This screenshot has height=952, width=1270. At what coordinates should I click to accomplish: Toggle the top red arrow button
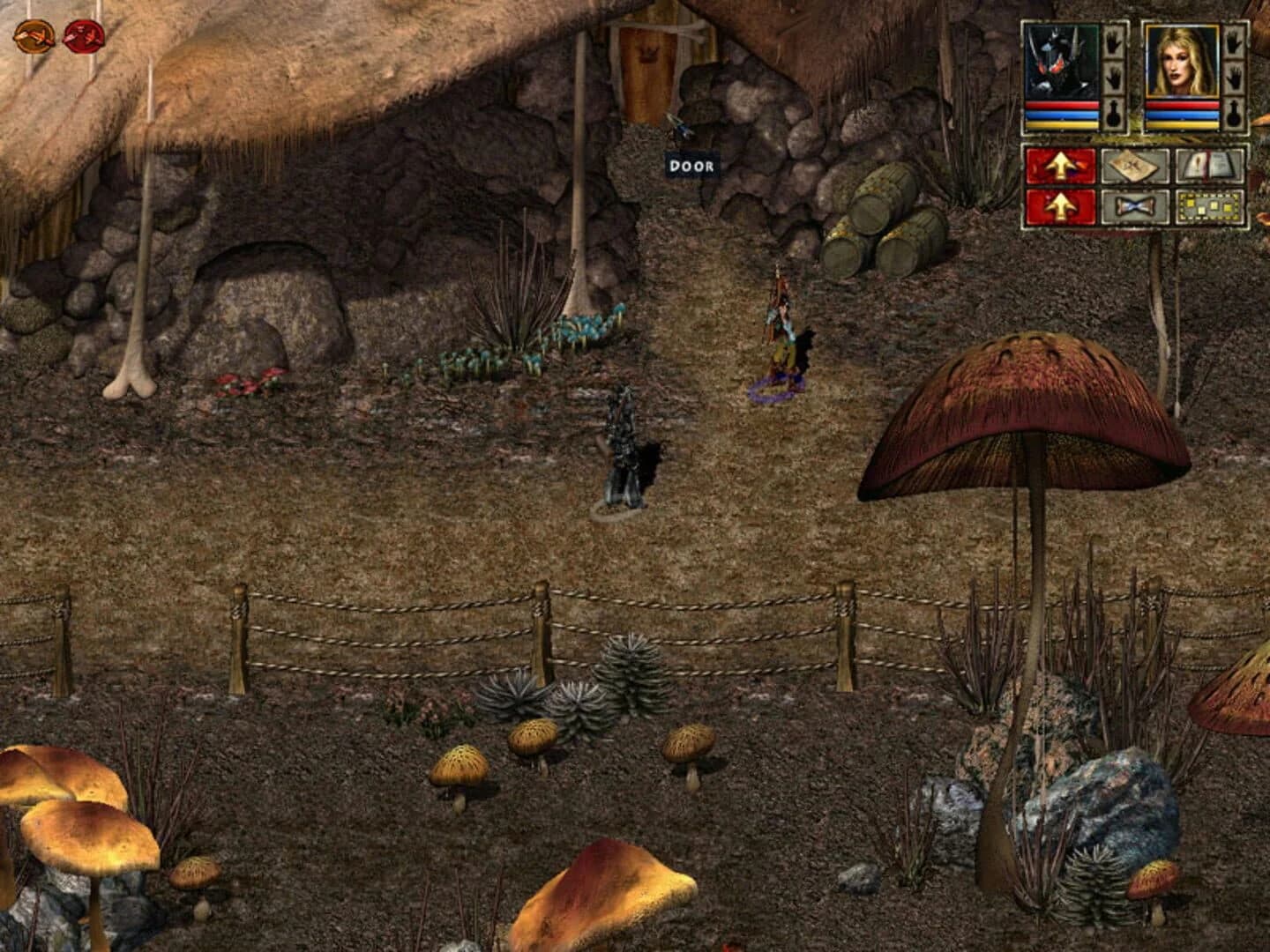[1061, 166]
